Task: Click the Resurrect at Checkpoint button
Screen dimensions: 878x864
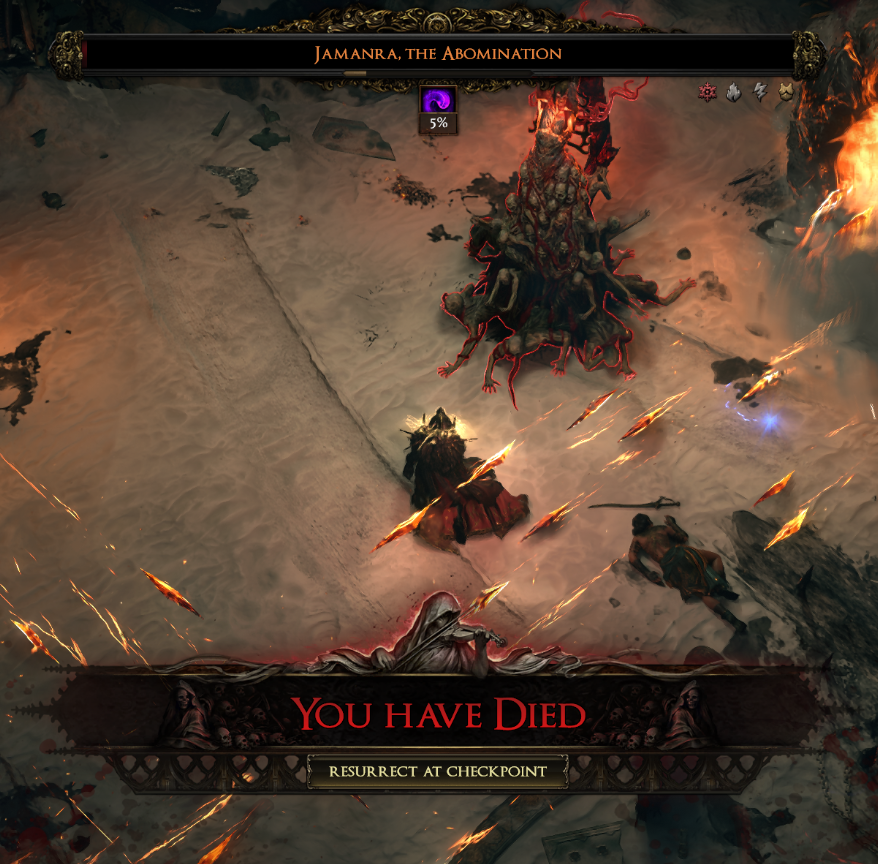Action: tap(438, 771)
